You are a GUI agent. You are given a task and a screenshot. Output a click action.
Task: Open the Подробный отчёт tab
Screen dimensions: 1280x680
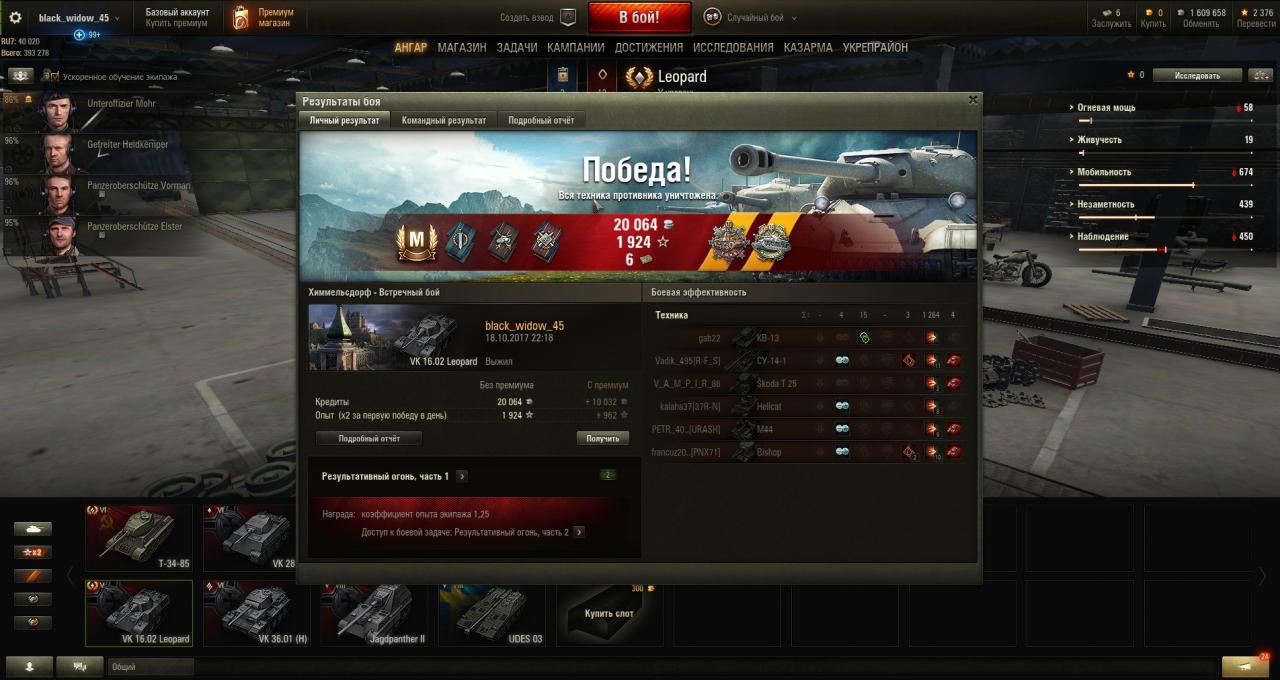point(541,120)
